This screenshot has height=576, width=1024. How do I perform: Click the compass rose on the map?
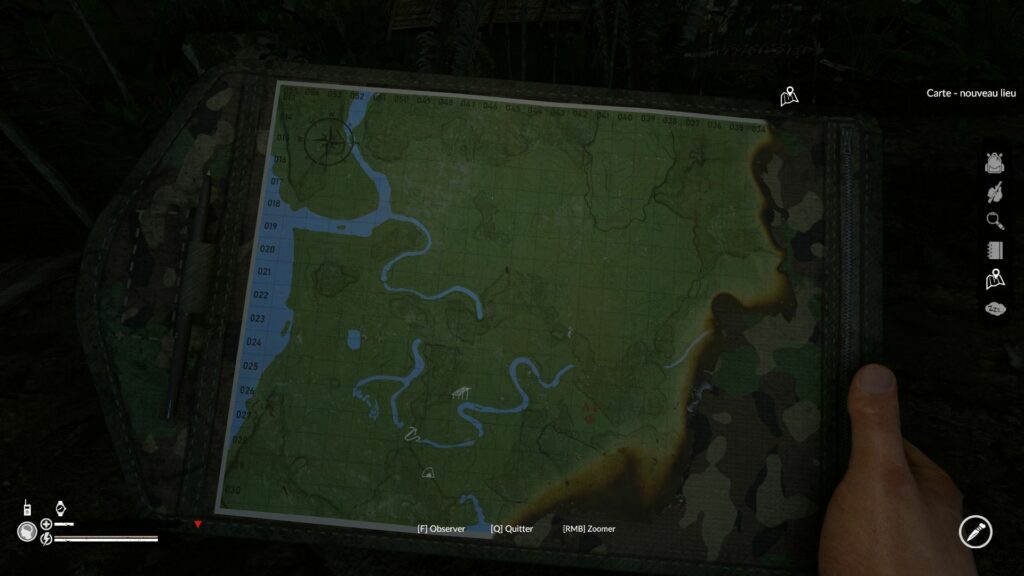(x=328, y=139)
